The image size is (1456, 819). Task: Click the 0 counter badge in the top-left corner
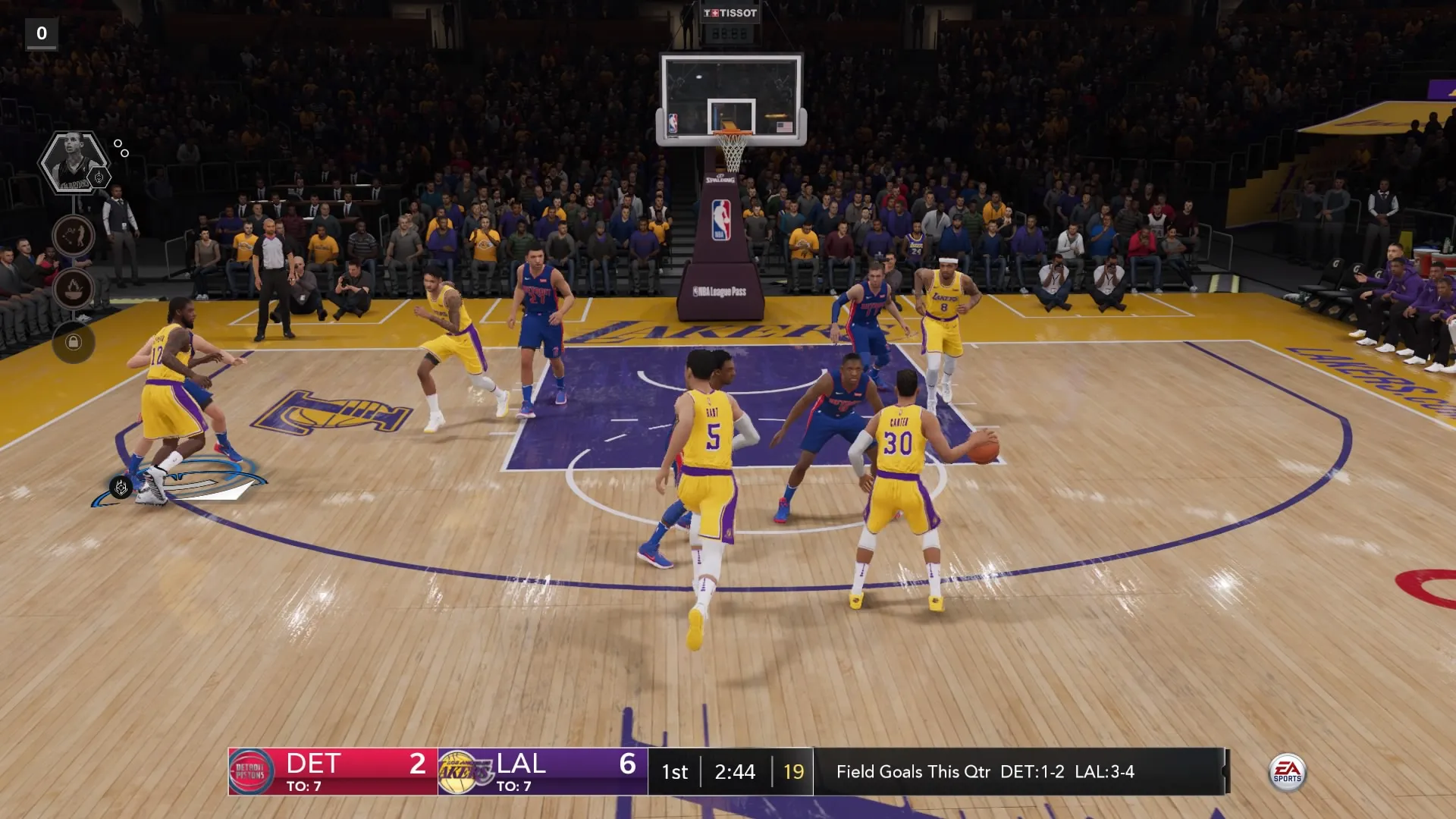coord(42,33)
